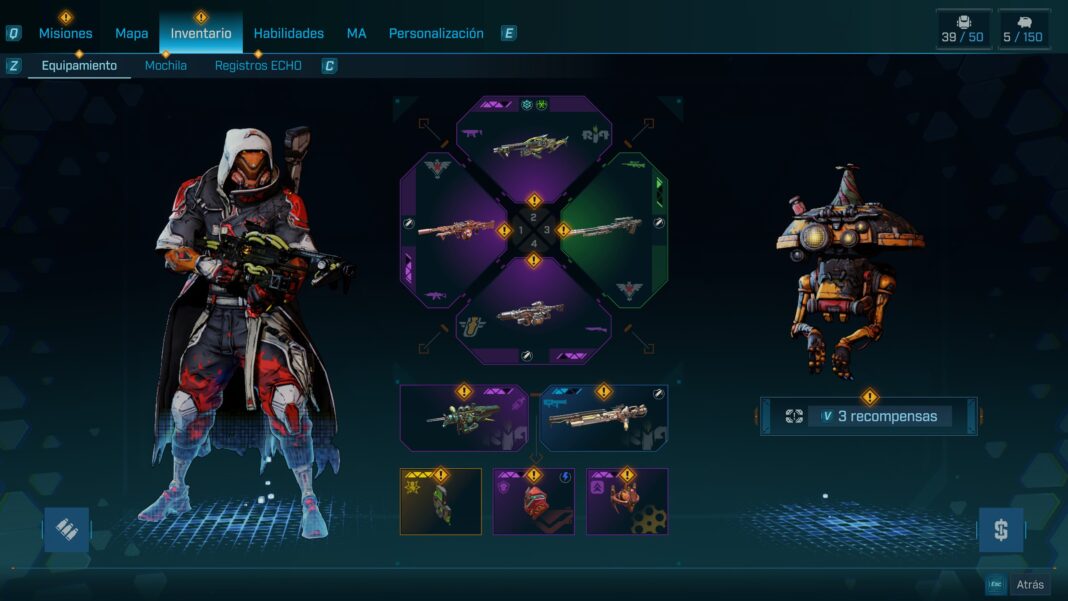Go to the MA tab
1068x601 pixels.
tap(356, 33)
